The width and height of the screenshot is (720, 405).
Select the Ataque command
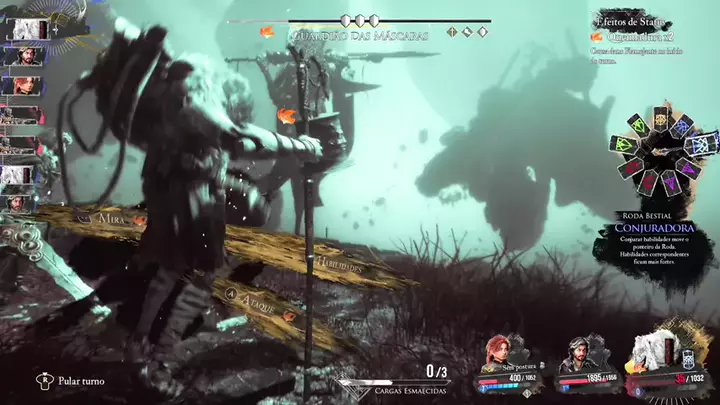(256, 298)
